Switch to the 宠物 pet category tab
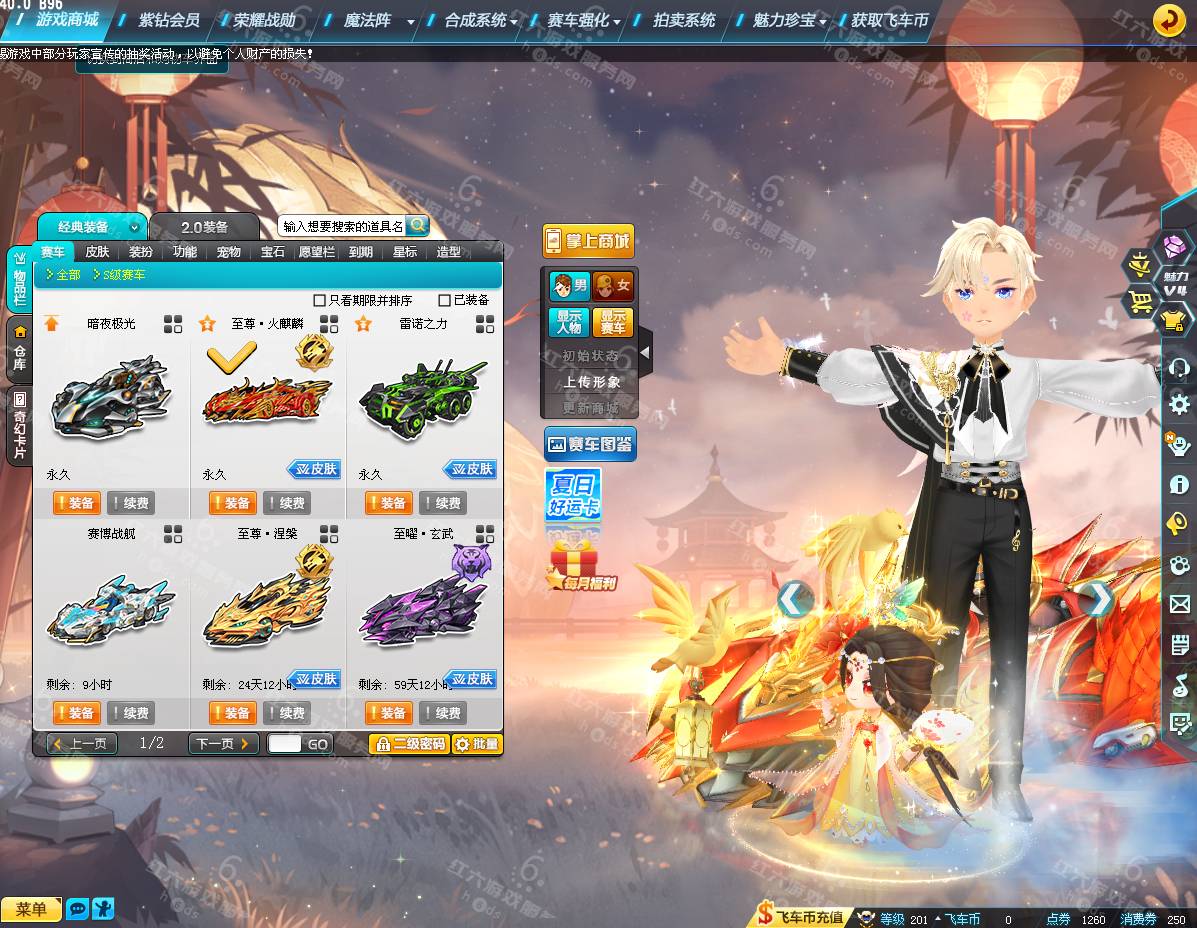 coord(228,252)
